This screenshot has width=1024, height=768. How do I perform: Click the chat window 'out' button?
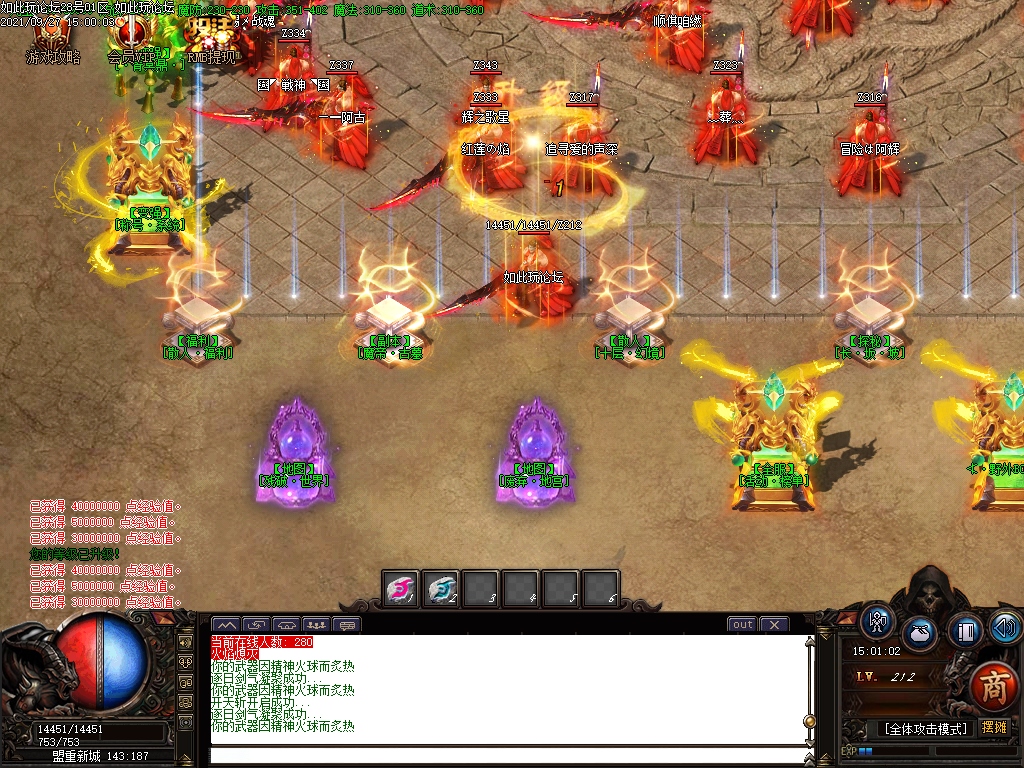click(x=742, y=625)
